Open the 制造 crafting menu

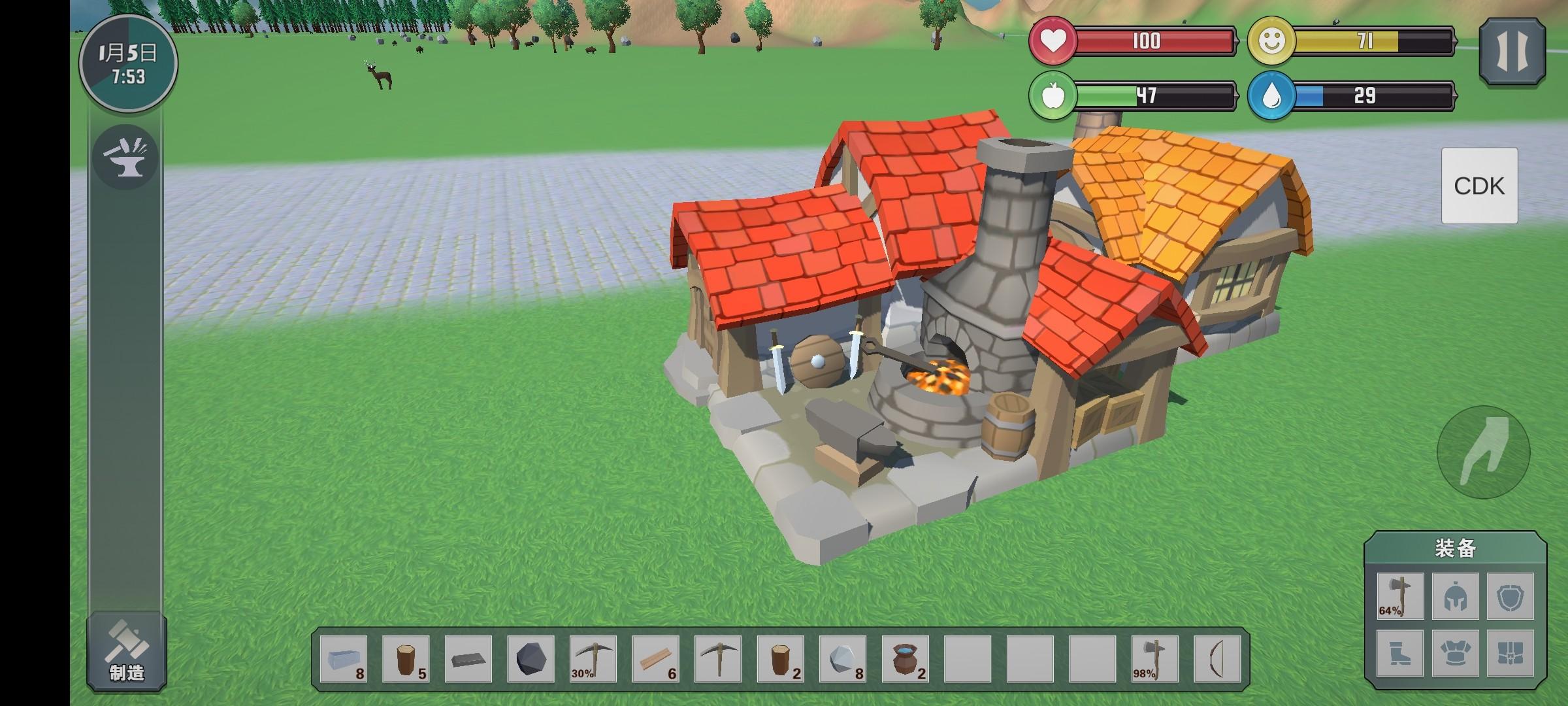127,650
